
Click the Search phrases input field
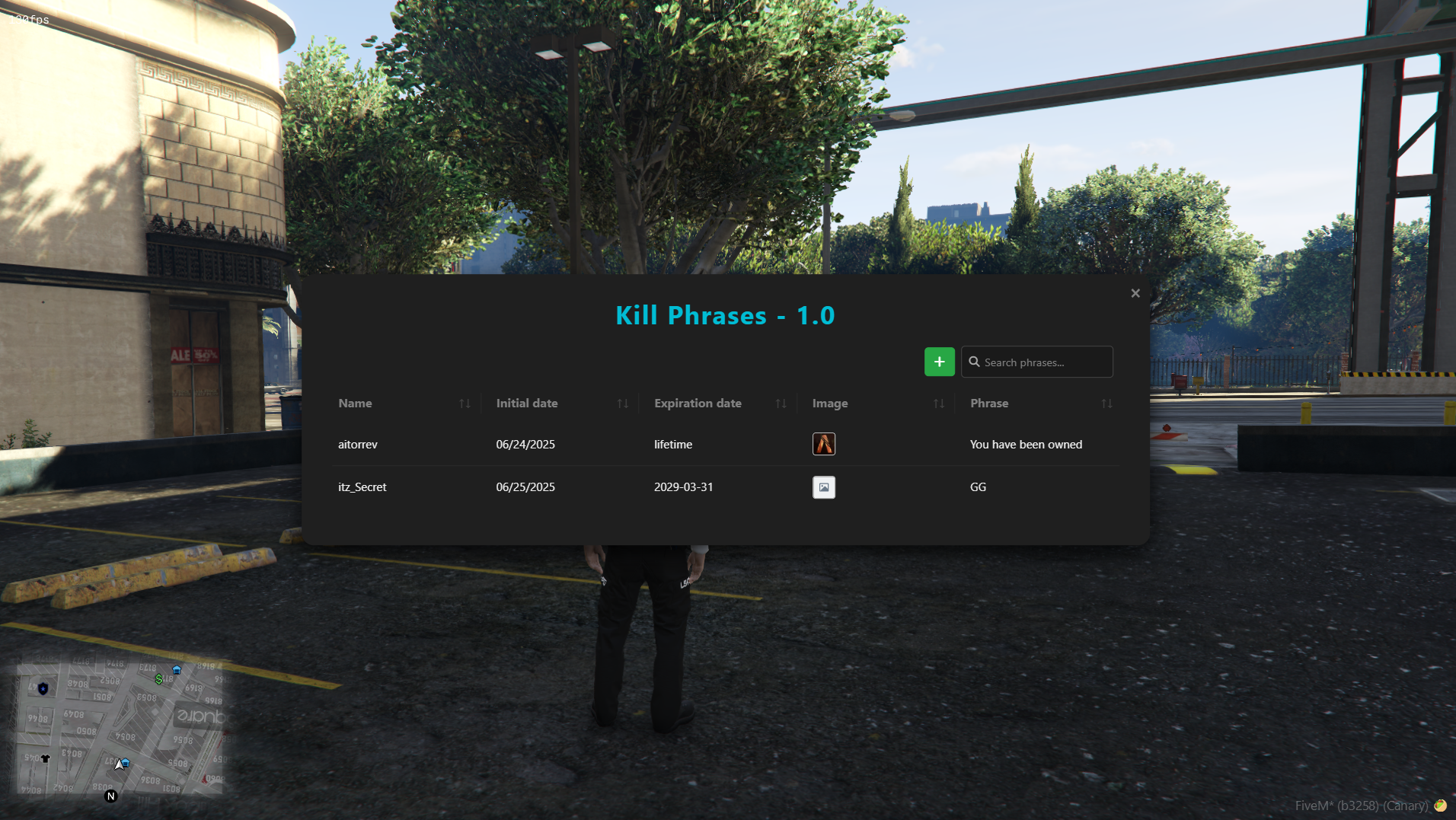click(x=1043, y=362)
